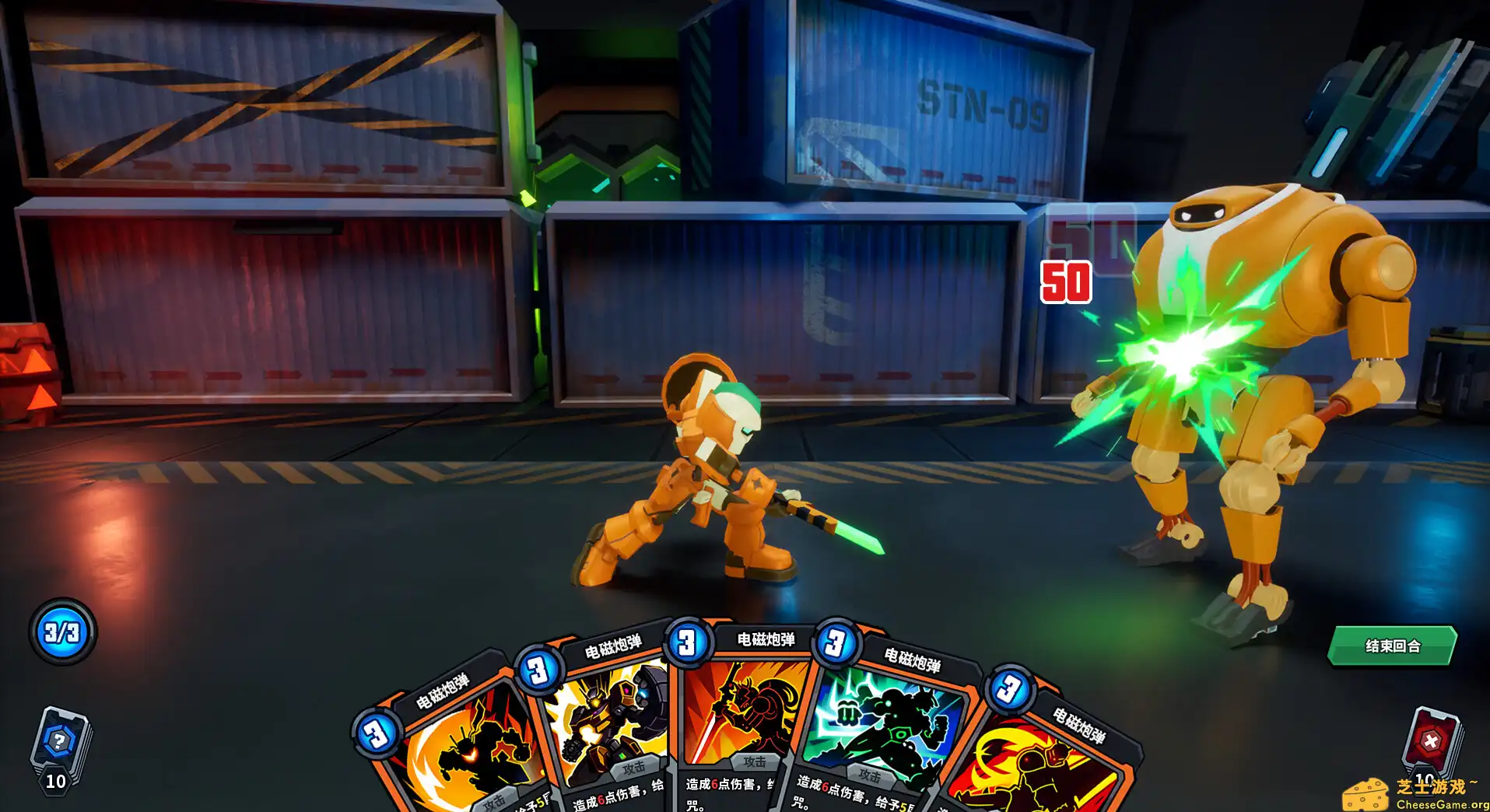
Task: Open the draw pile deck icon with question mark
Action: [x=59, y=743]
